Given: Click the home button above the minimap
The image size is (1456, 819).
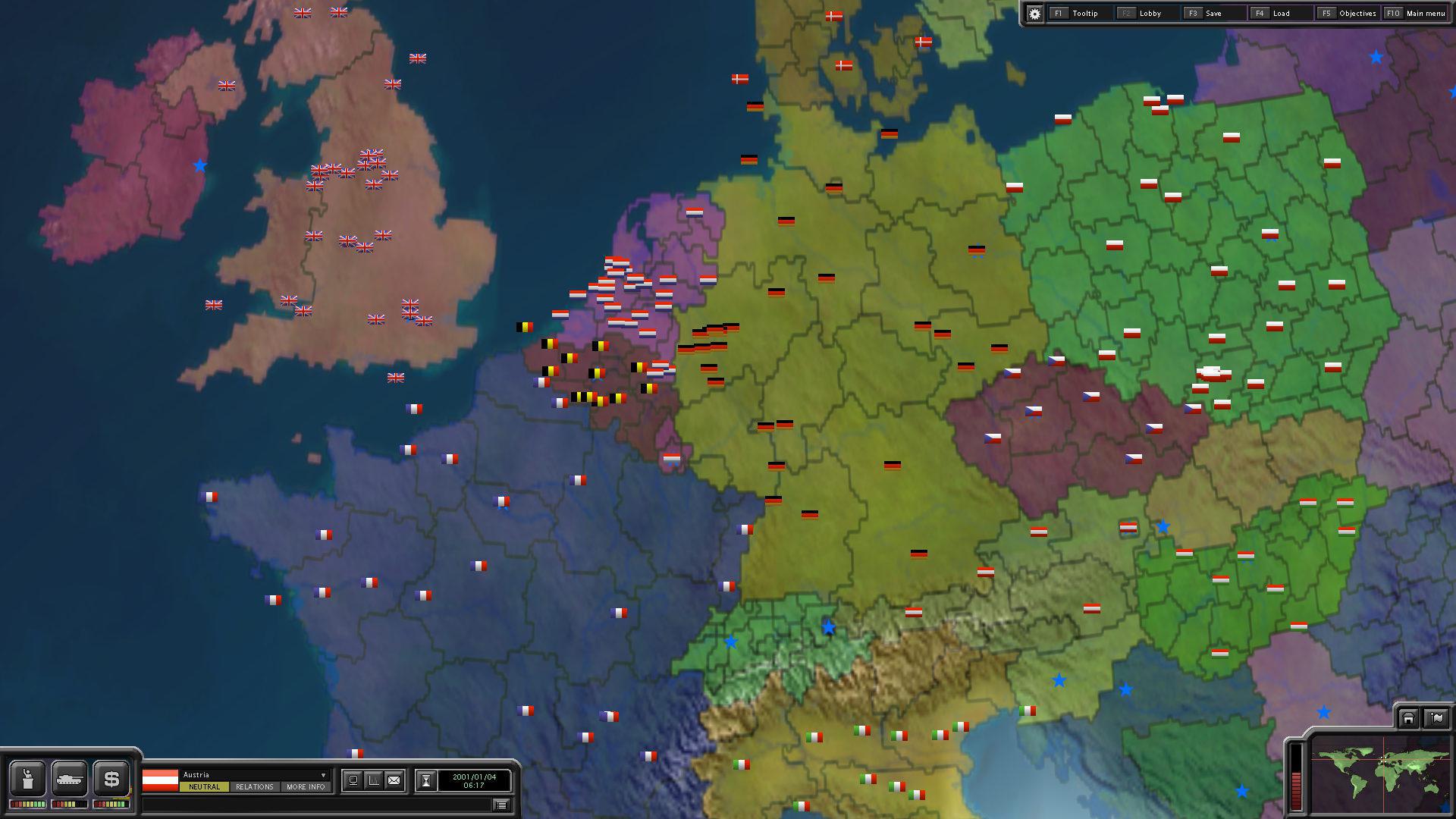Looking at the screenshot, I should pyautogui.click(x=1408, y=718).
